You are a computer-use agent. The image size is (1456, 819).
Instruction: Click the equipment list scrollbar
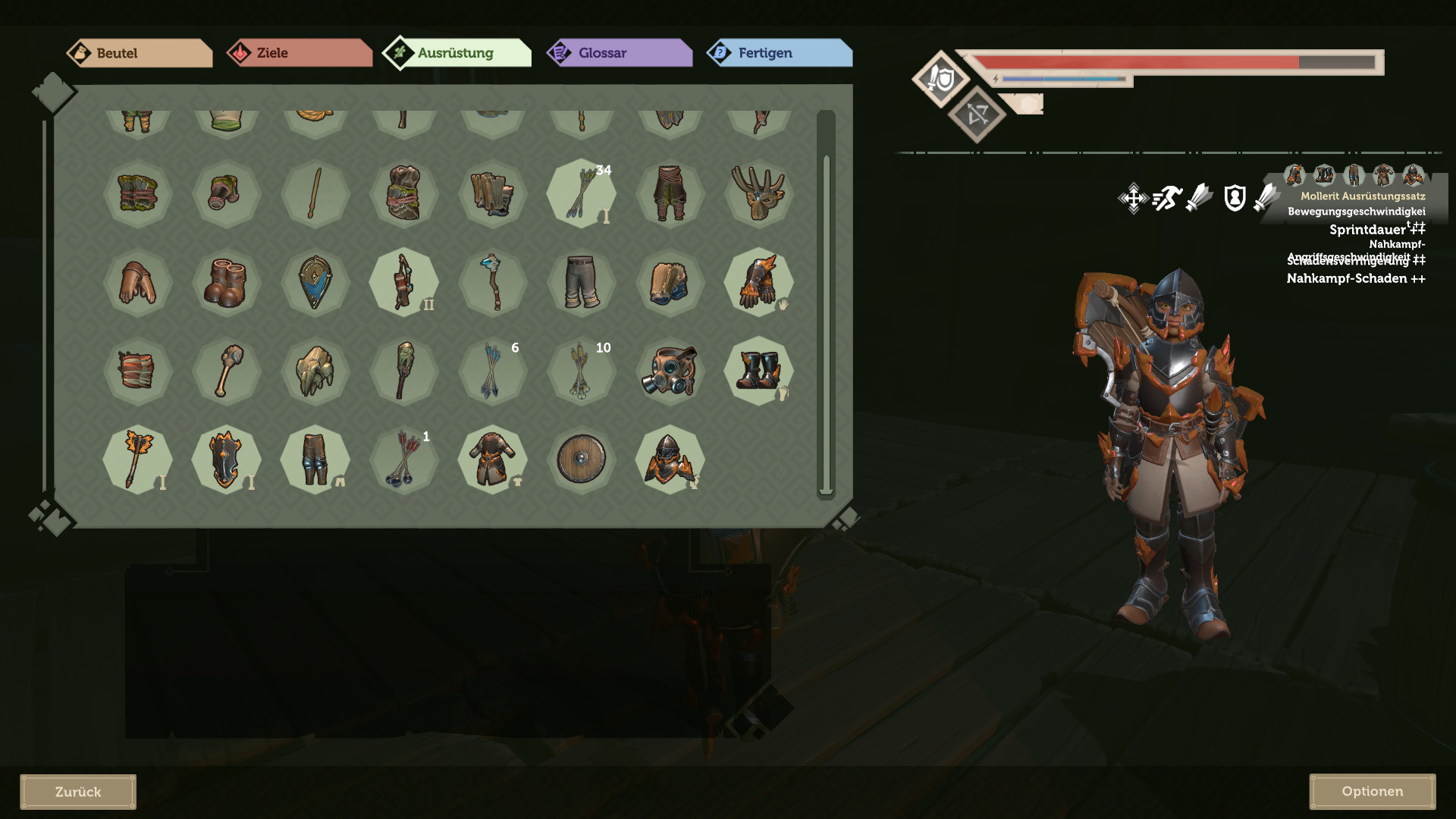826,303
